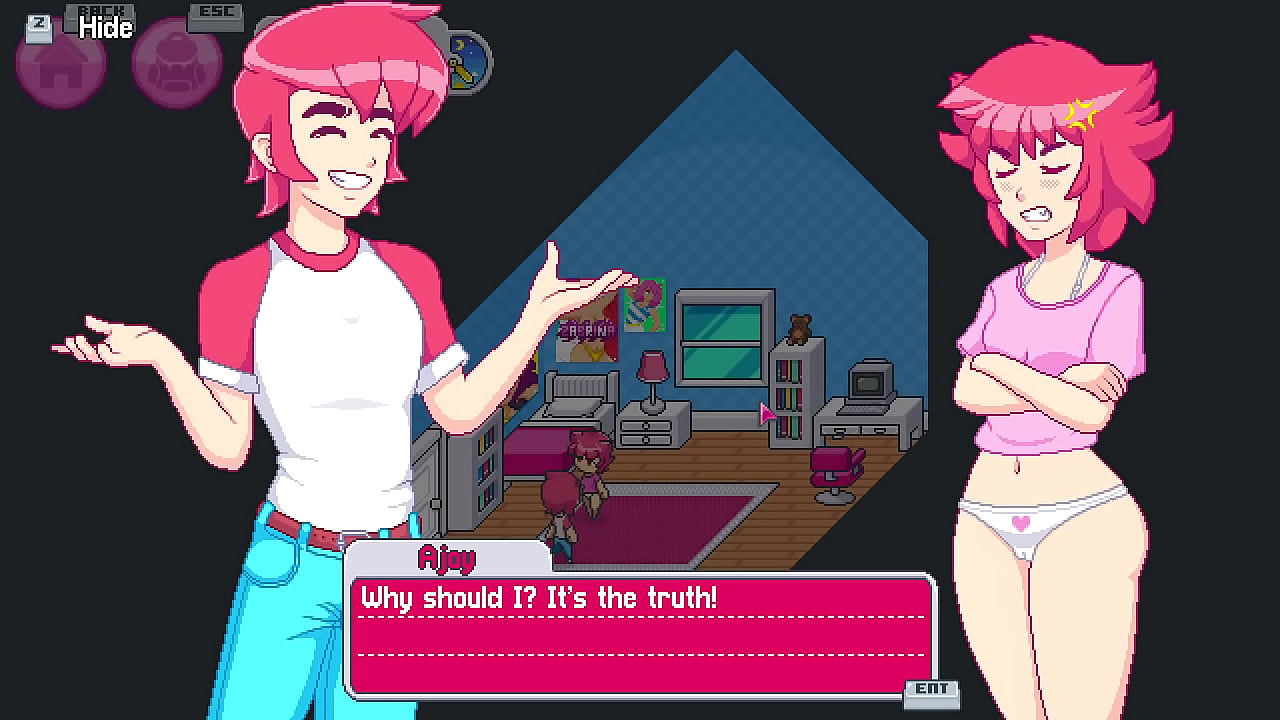Click the Ajay name tag

point(447,558)
